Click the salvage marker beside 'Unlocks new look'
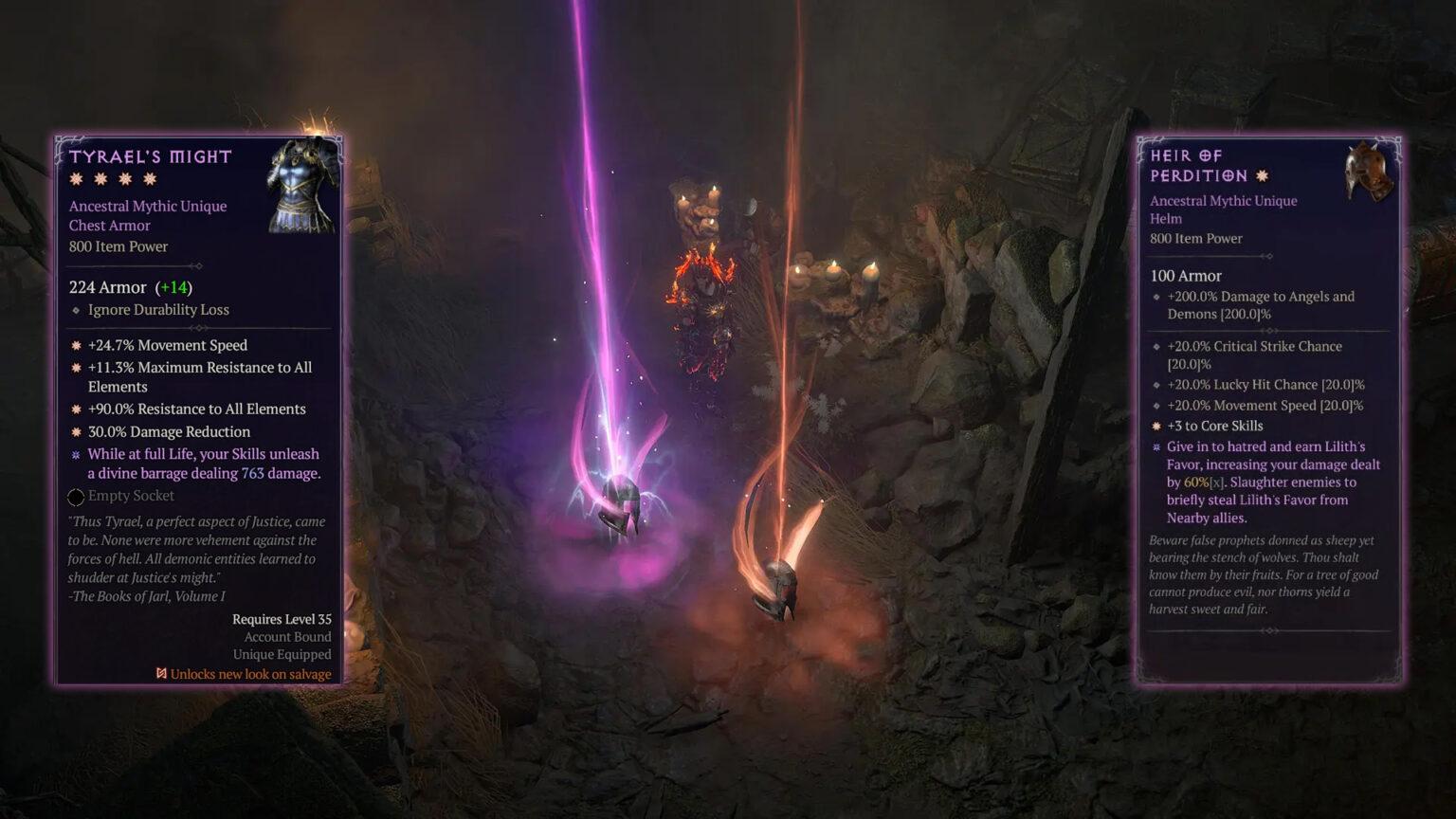Screen dimensions: 1456x819 [x=159, y=673]
